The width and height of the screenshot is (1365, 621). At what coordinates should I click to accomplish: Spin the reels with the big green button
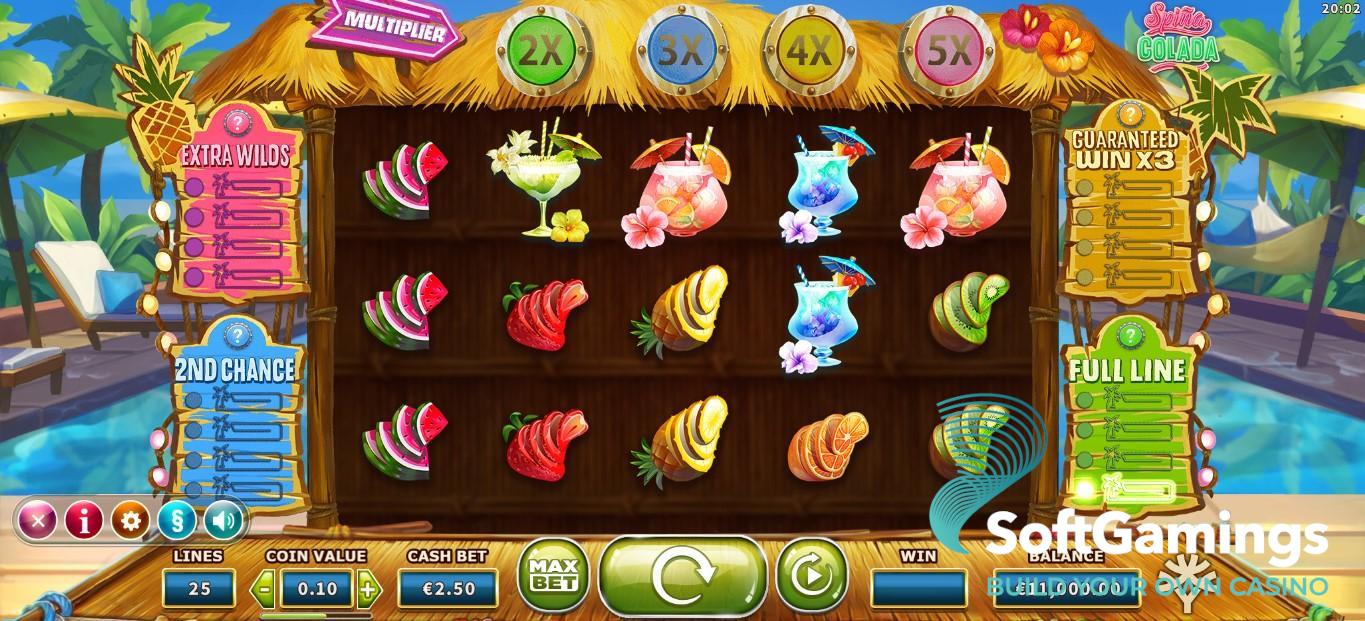[x=683, y=575]
